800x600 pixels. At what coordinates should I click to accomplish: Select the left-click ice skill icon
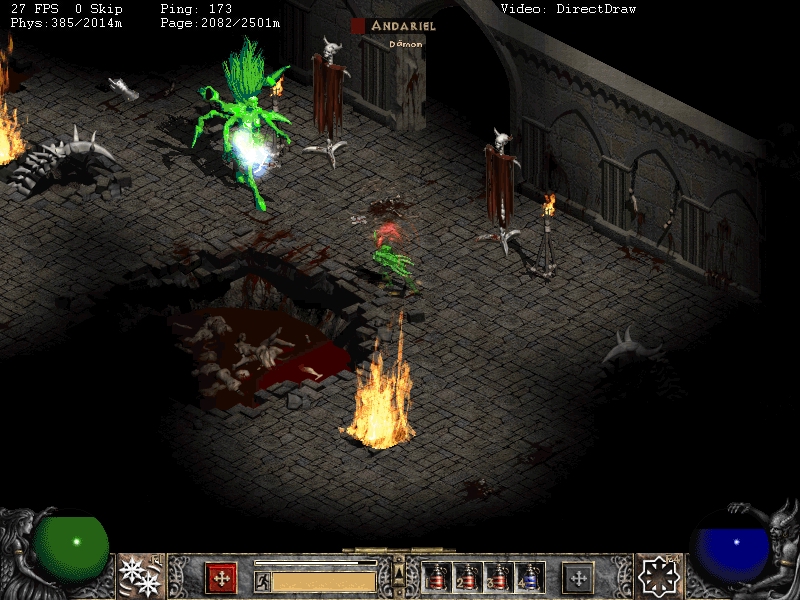click(140, 576)
